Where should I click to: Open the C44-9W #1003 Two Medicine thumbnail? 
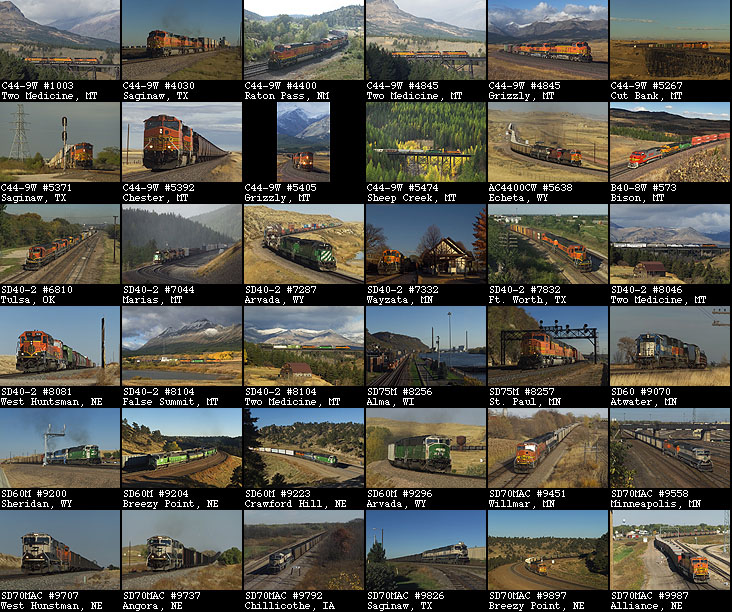(60, 40)
